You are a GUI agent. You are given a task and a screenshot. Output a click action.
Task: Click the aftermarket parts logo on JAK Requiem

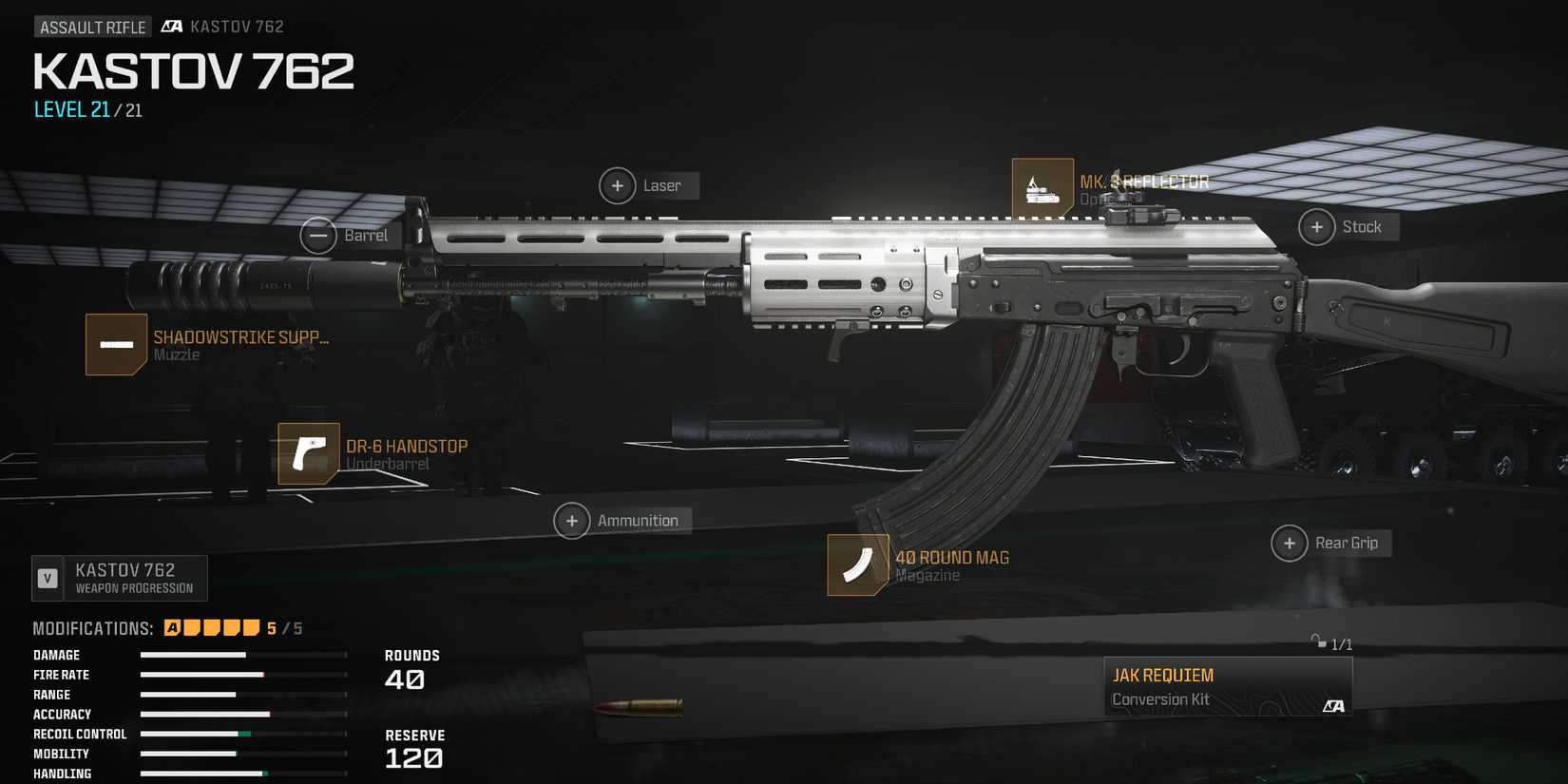(x=1334, y=705)
